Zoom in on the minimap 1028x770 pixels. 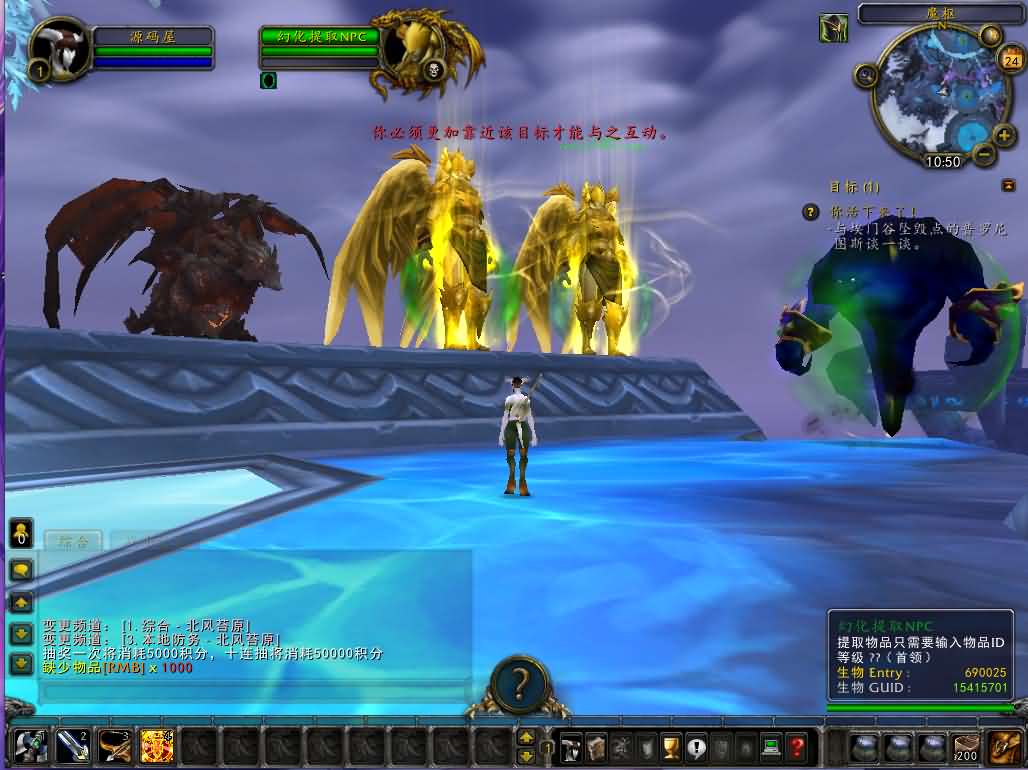click(x=1002, y=133)
